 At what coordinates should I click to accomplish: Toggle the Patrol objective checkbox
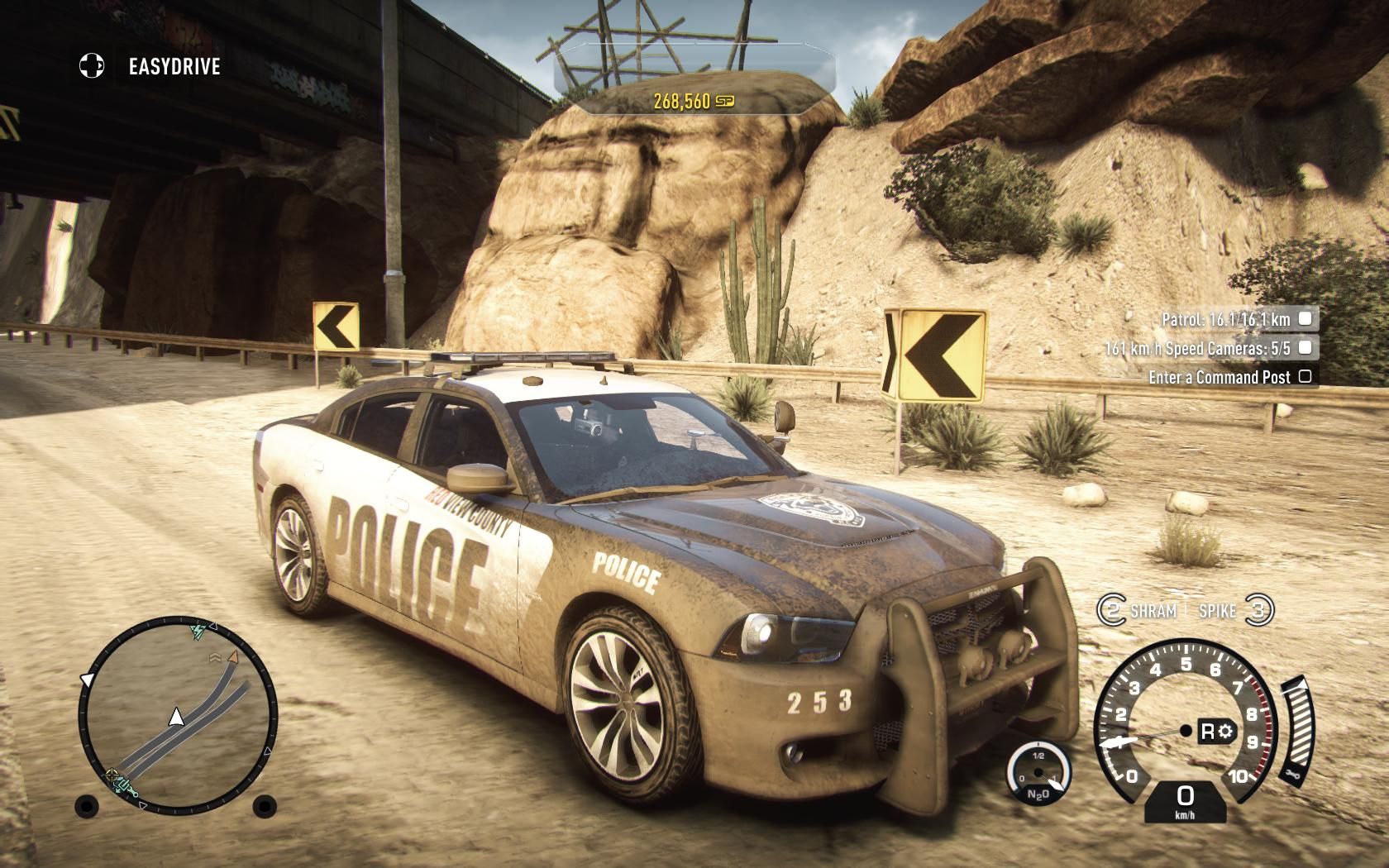tap(1305, 318)
